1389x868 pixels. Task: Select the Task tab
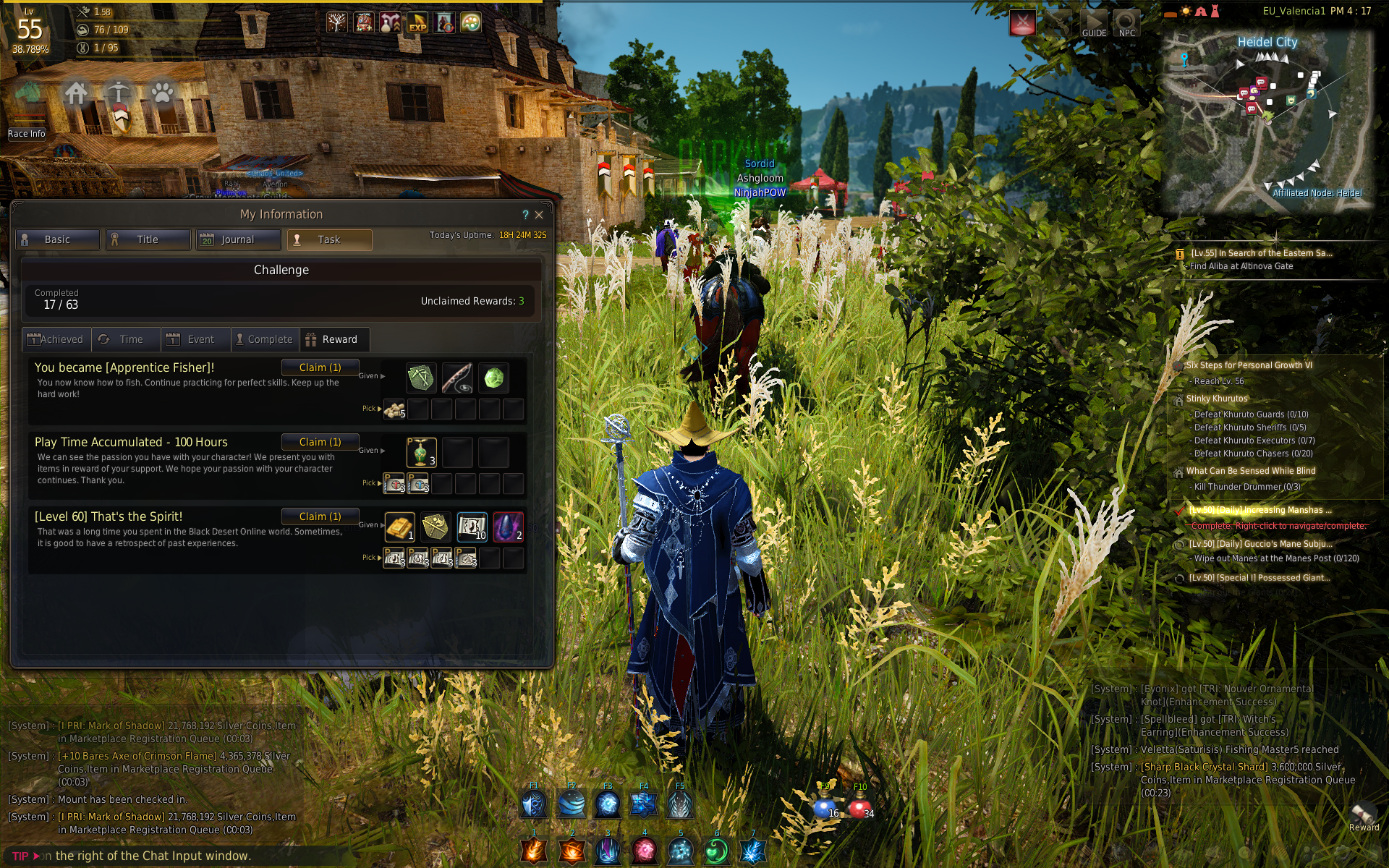329,239
